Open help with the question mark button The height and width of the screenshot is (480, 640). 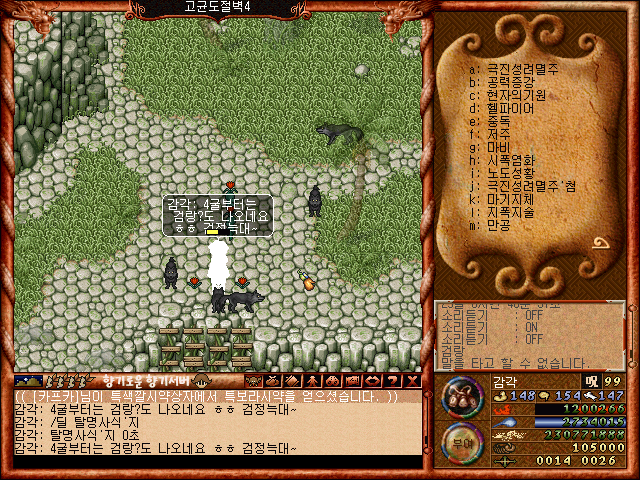[393, 381]
